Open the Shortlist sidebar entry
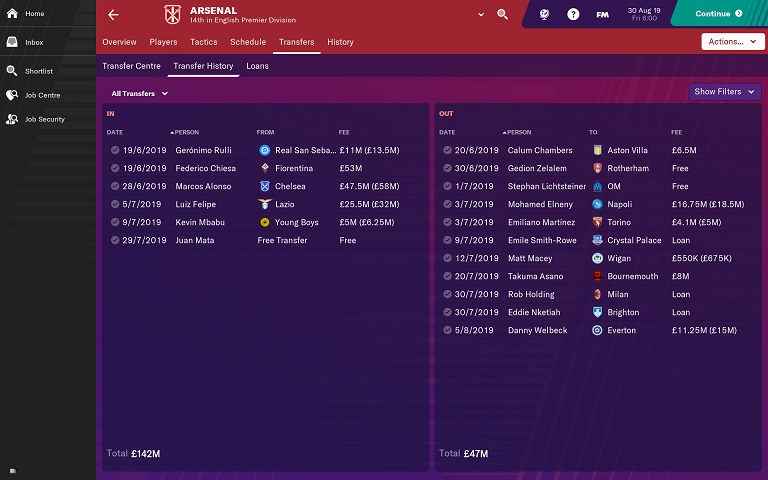The image size is (768, 480). (x=38, y=71)
